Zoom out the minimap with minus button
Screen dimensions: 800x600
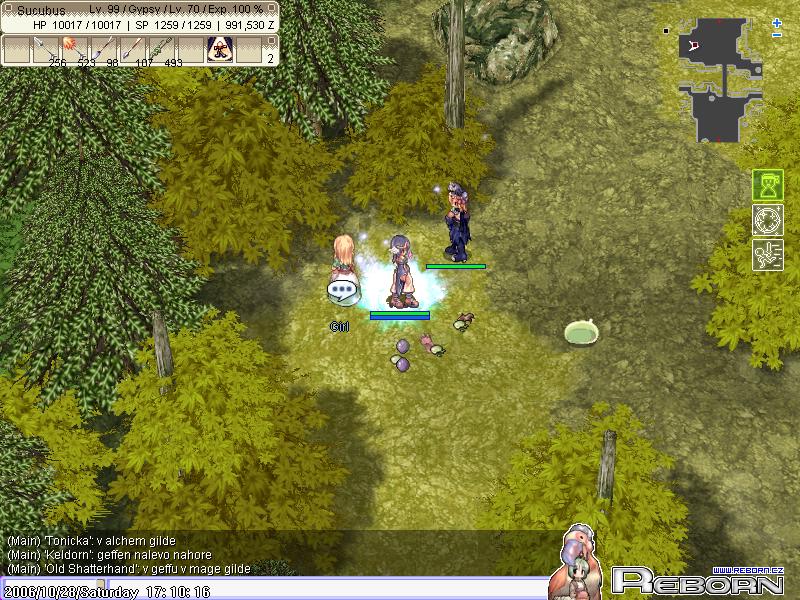(x=777, y=35)
